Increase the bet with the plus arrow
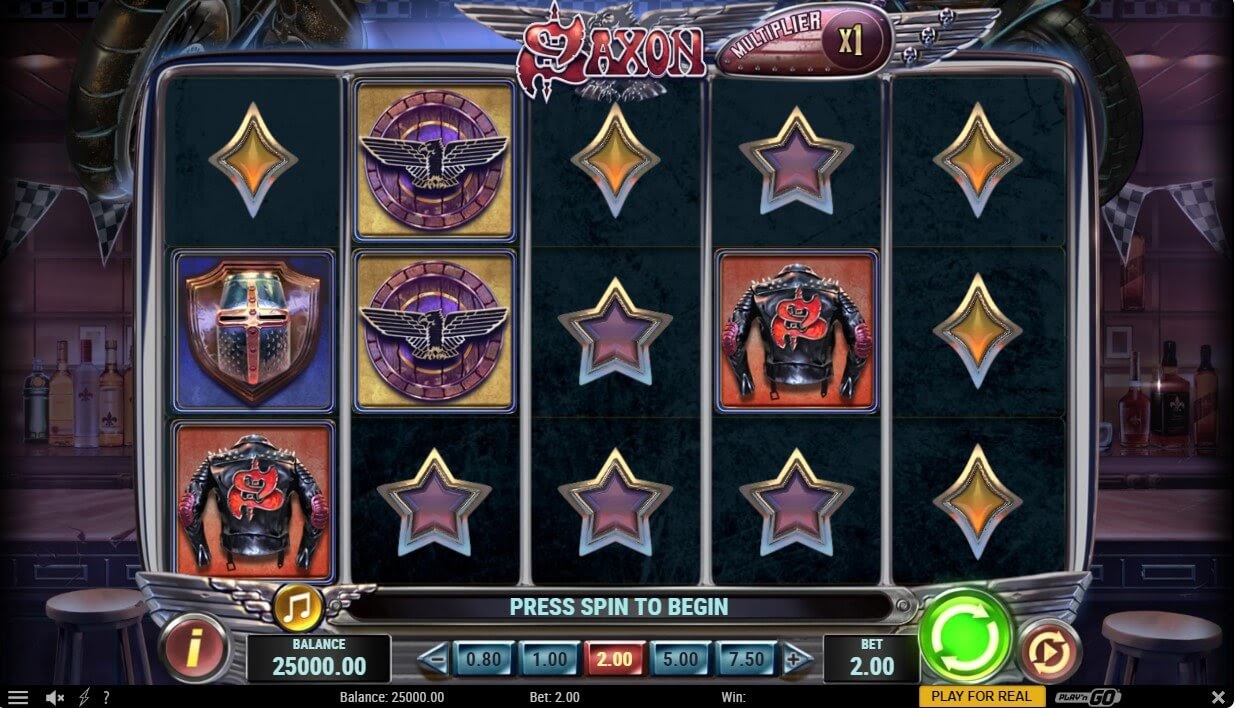 coord(795,659)
